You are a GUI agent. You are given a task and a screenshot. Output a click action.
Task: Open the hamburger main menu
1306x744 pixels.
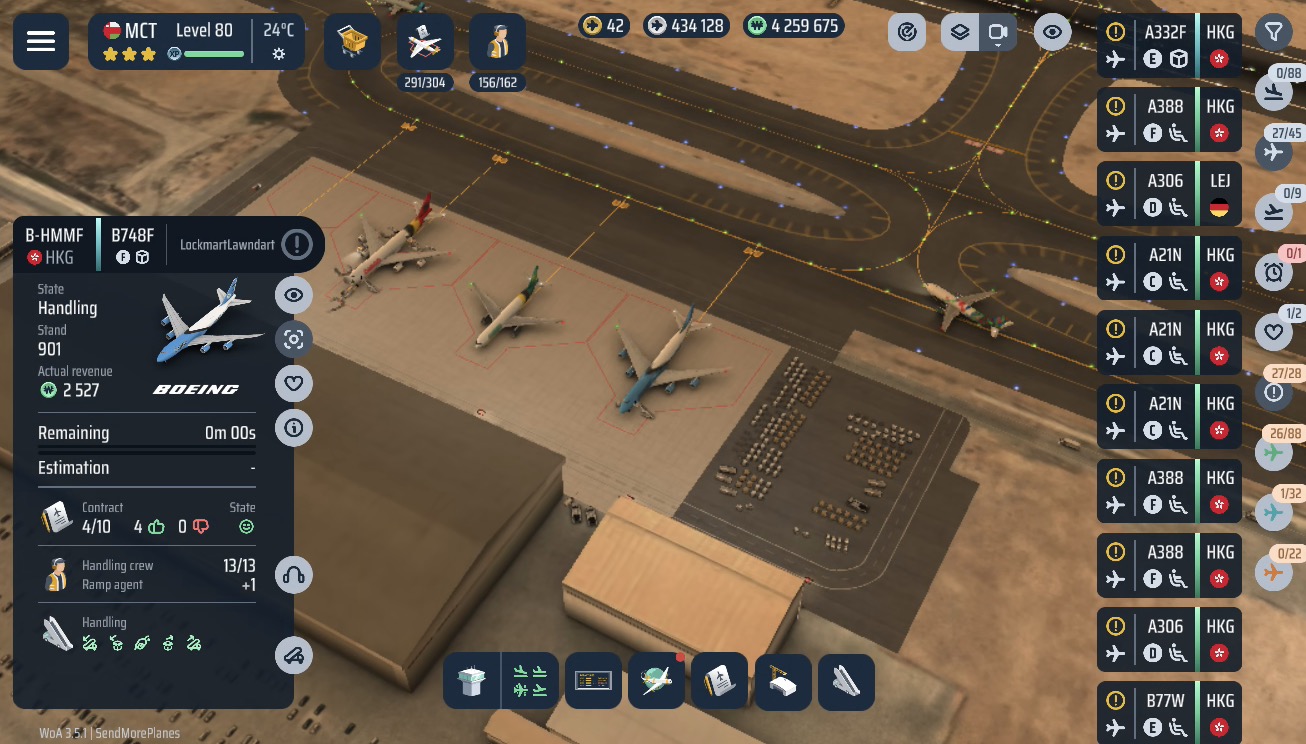point(41,41)
